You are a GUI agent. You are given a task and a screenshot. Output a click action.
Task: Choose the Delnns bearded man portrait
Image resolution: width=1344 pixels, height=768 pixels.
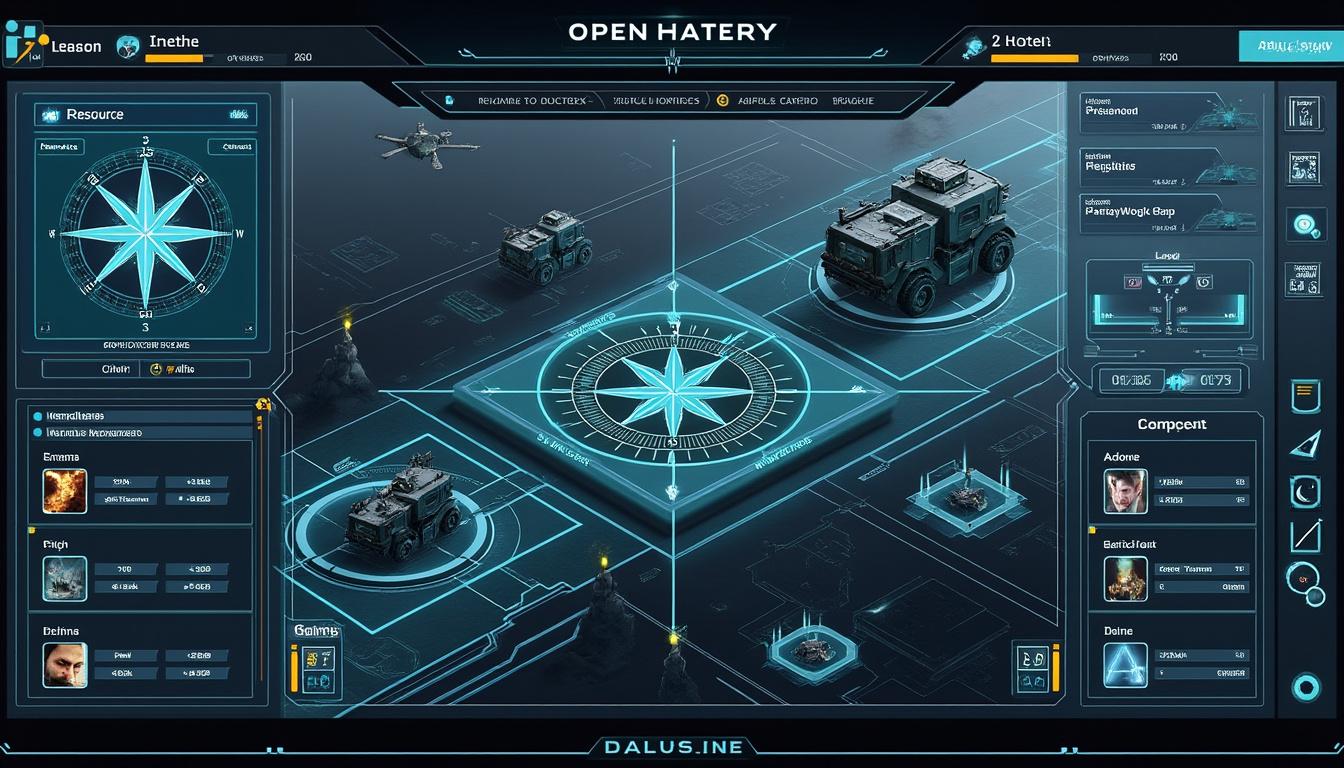pyautogui.click(x=65, y=664)
